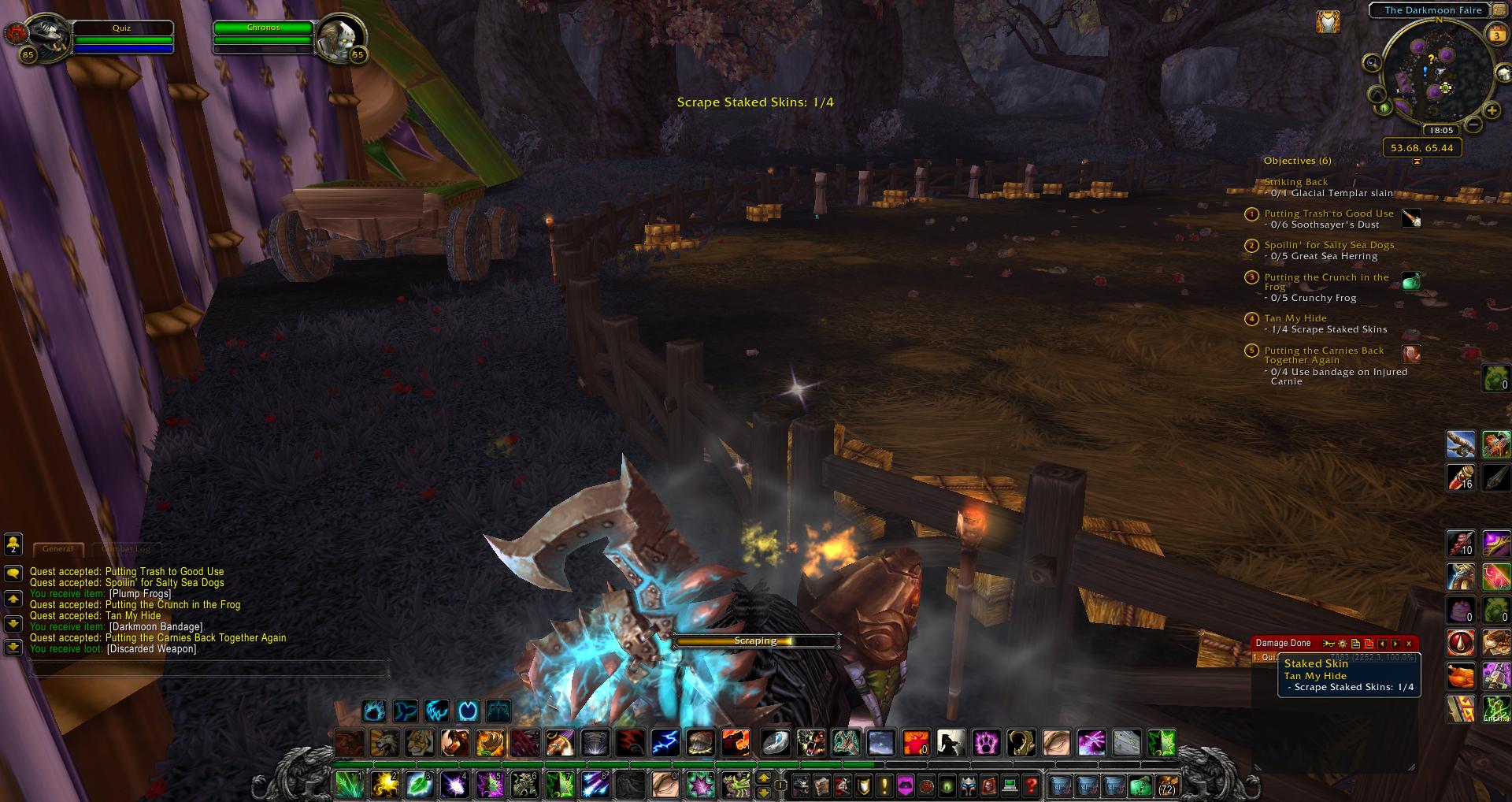The image size is (1512, 802).
Task: Open the backpack showing 72 free slots
Action: [x=1165, y=785]
